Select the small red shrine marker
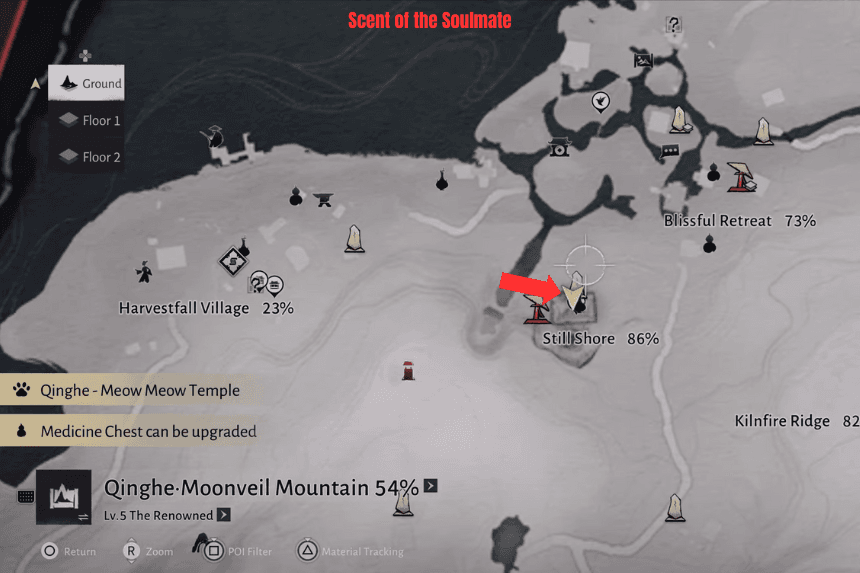Screen dimensions: 860x573 (x=408, y=369)
